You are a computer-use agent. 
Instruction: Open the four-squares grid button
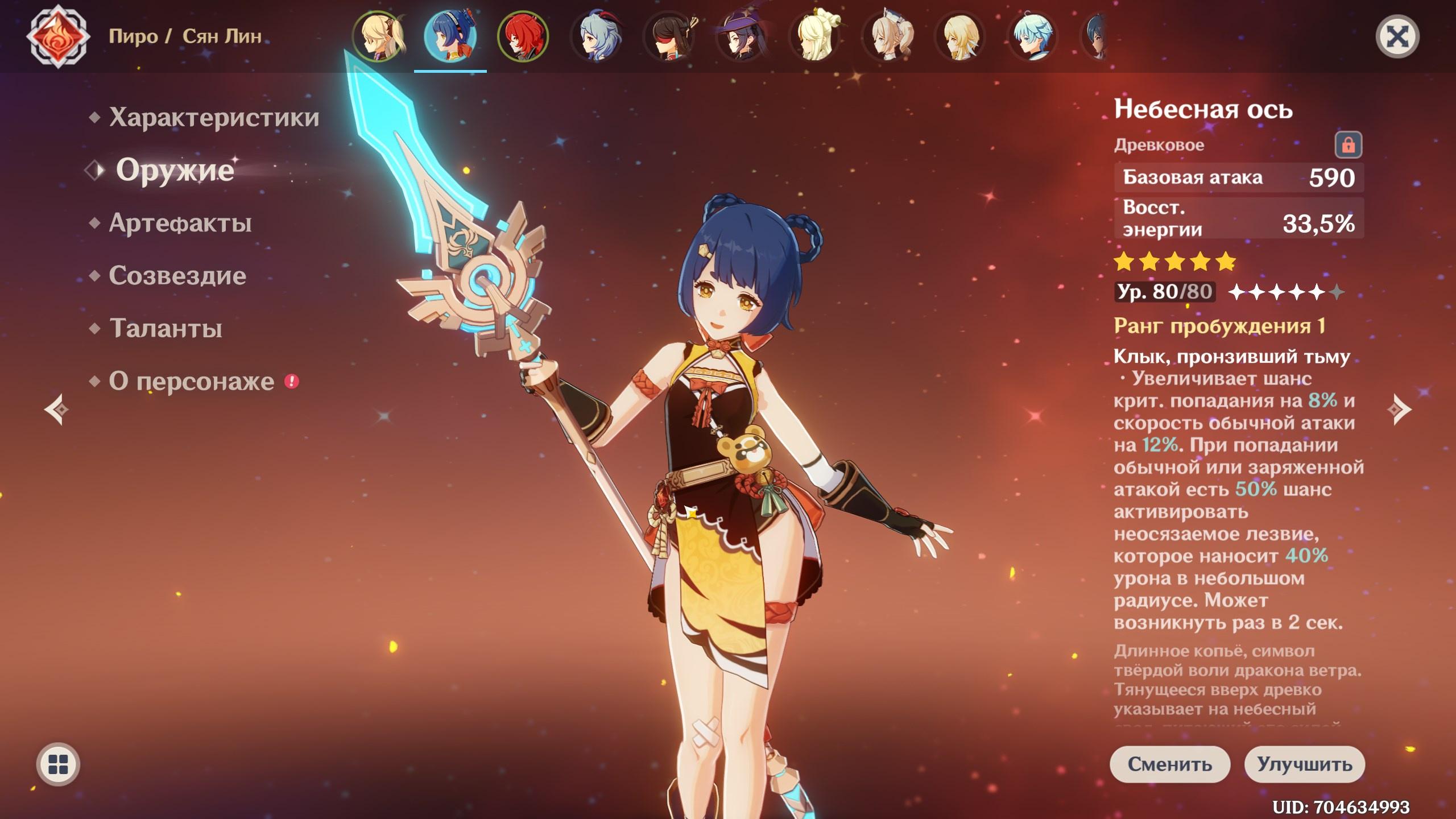(x=58, y=764)
